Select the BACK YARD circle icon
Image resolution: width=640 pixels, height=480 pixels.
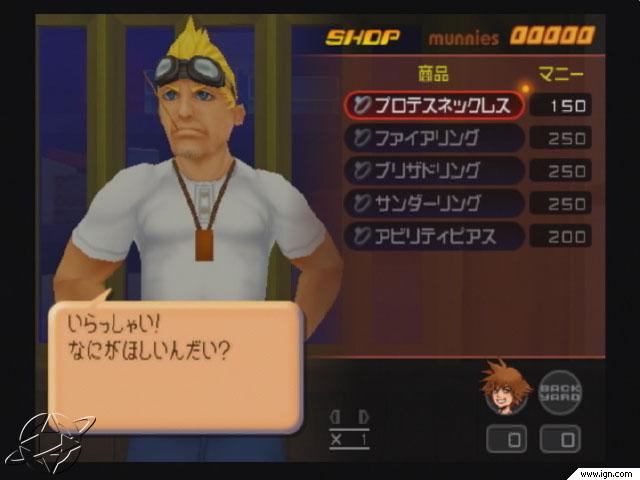pyautogui.click(x=560, y=391)
